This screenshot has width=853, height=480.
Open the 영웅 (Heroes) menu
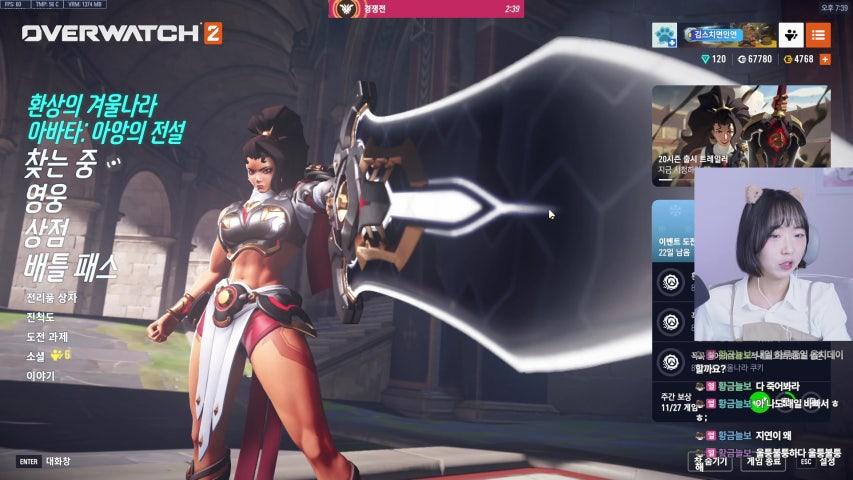pos(46,197)
